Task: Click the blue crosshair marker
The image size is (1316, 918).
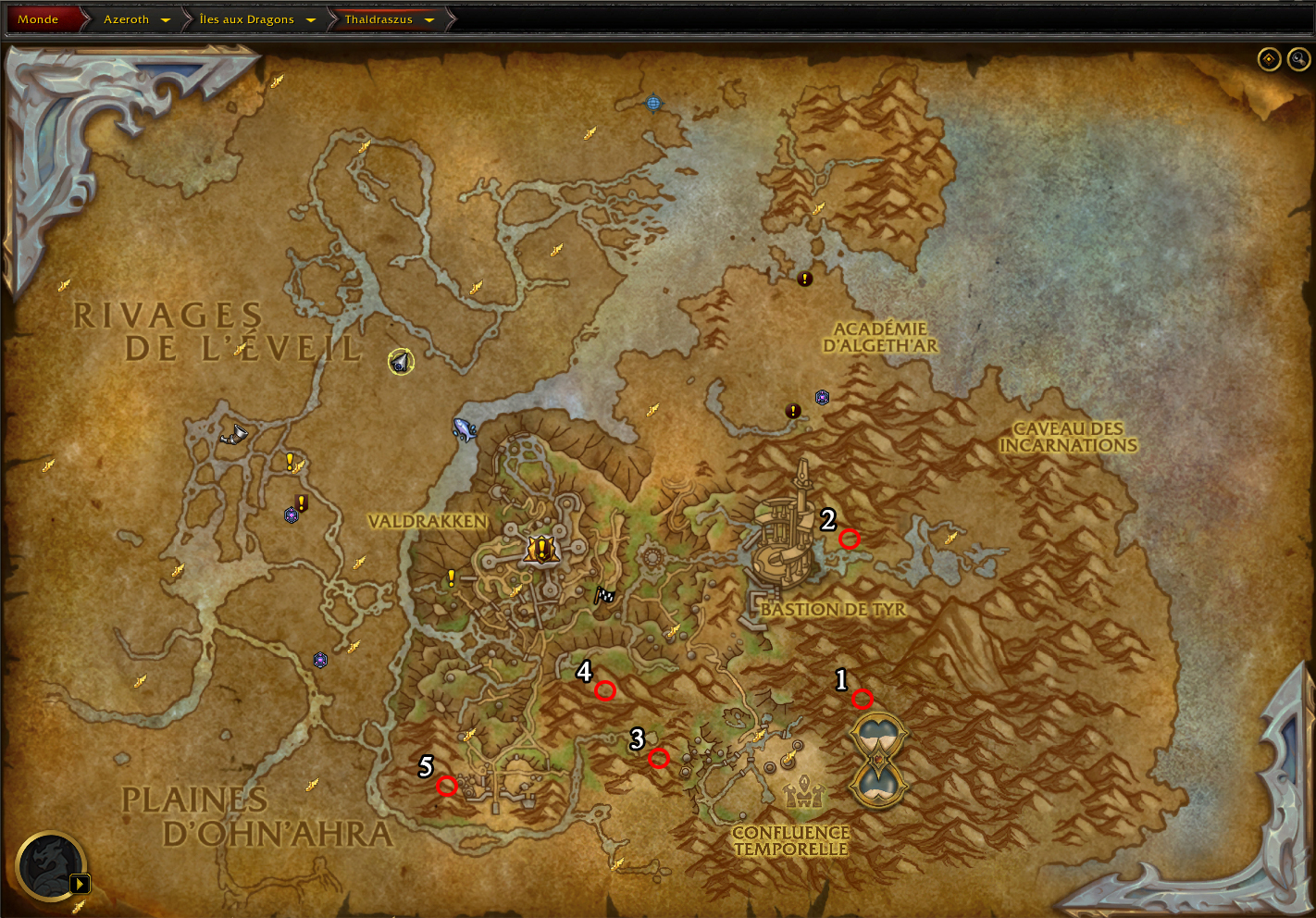Action: pos(653,103)
